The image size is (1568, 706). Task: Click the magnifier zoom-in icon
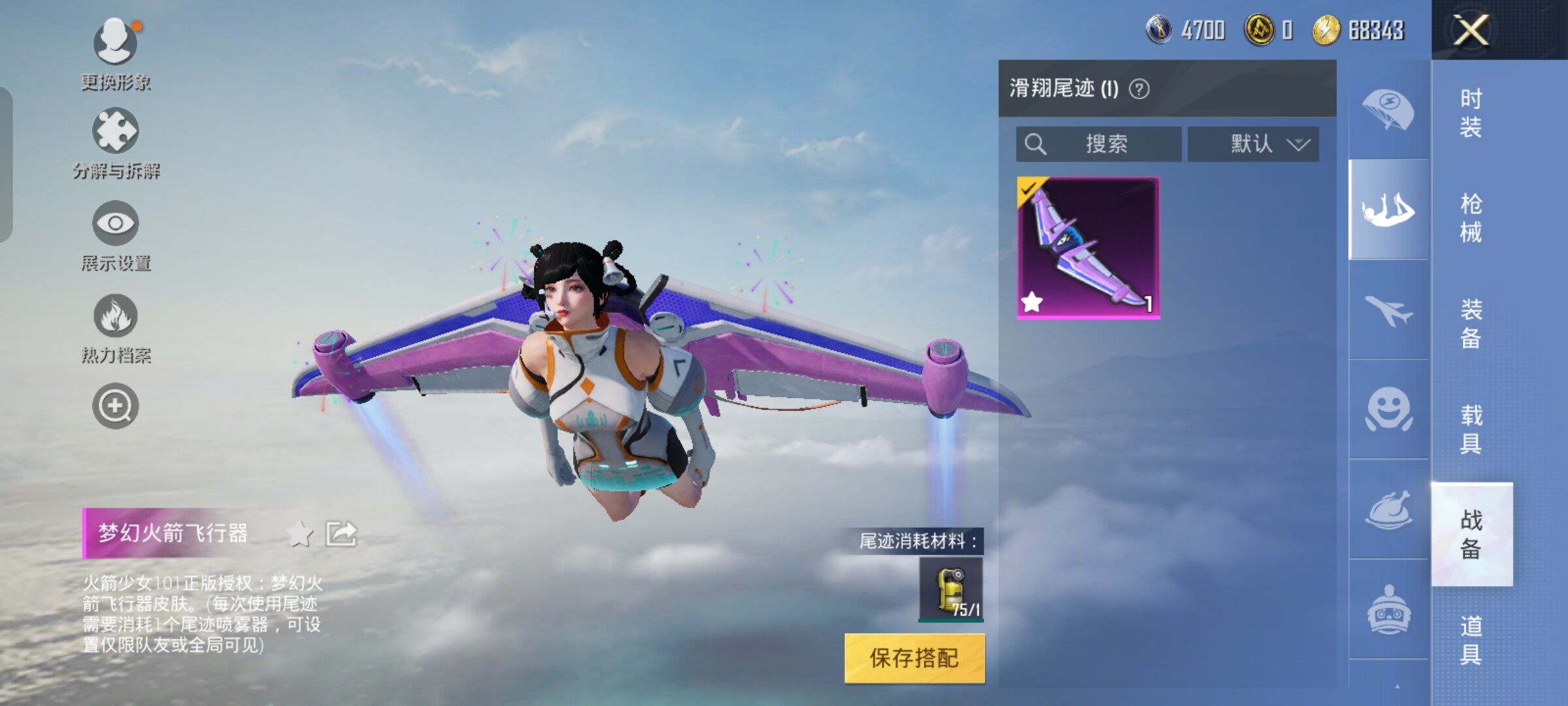[115, 406]
